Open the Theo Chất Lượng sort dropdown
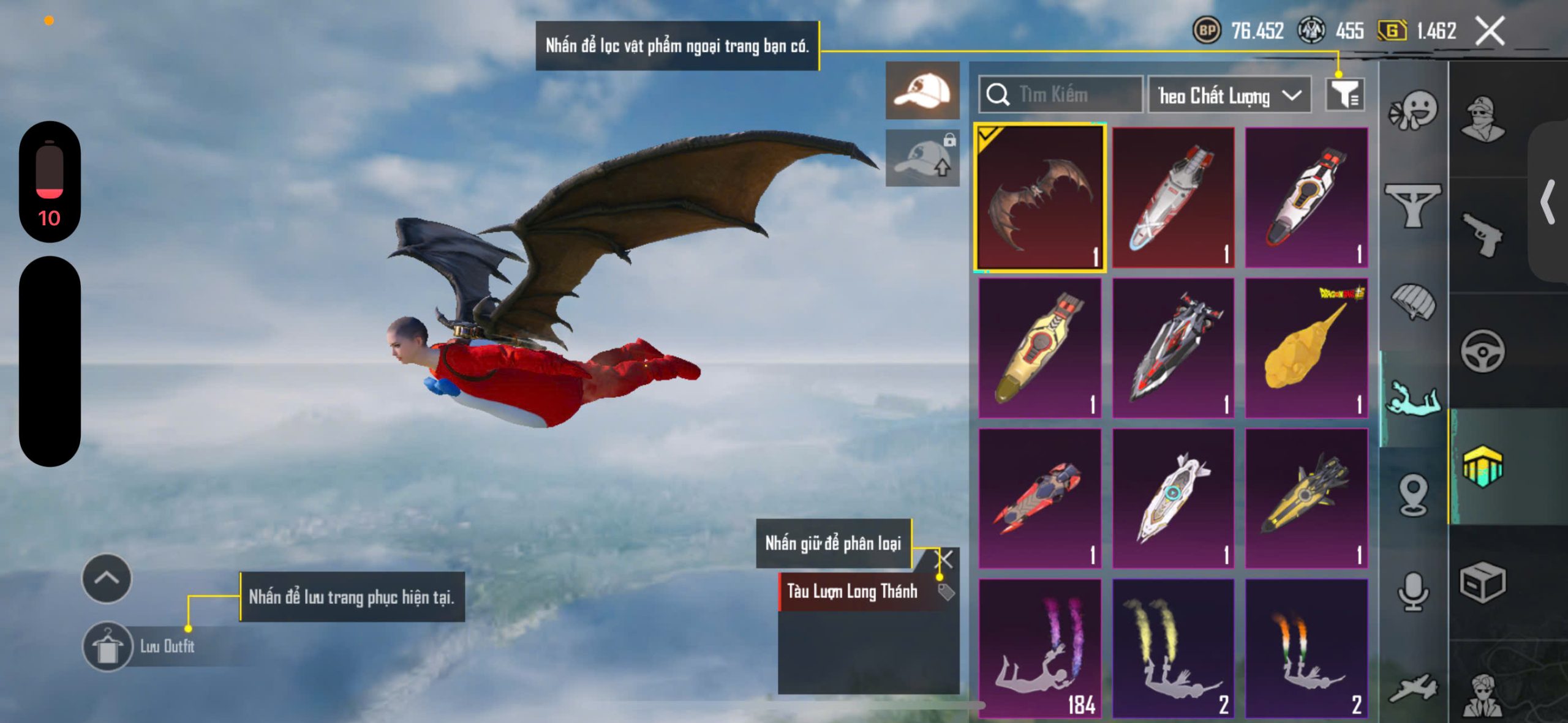Screen dimensions: 1568x723 1229,96
